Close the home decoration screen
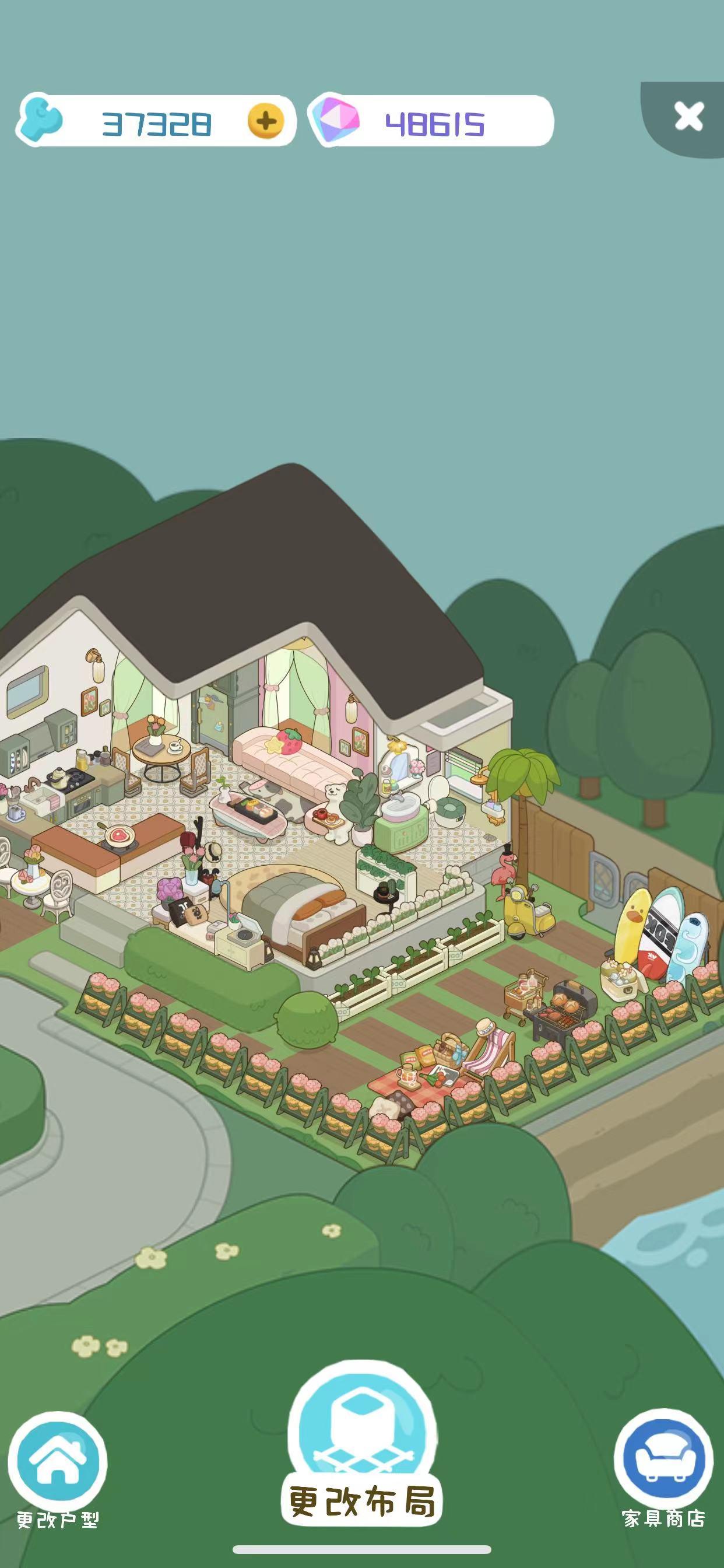This screenshot has height=1568, width=724. (x=688, y=116)
